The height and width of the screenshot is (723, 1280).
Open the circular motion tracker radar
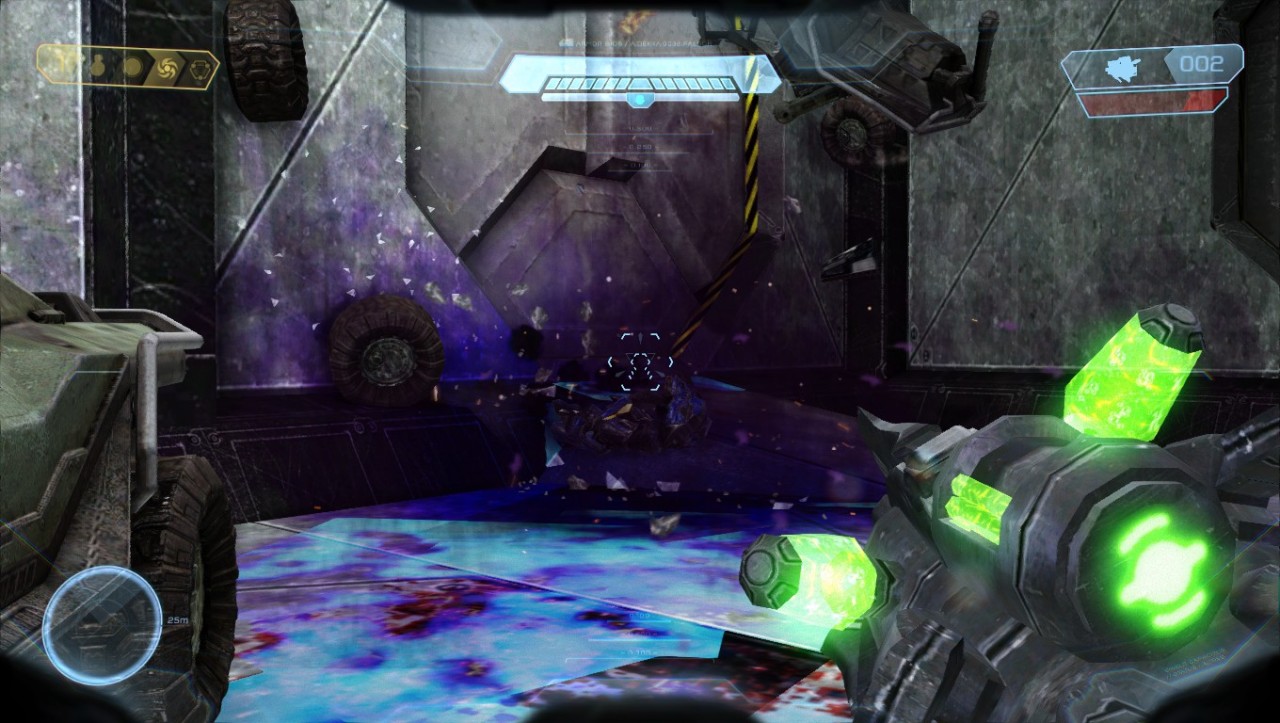[102, 626]
